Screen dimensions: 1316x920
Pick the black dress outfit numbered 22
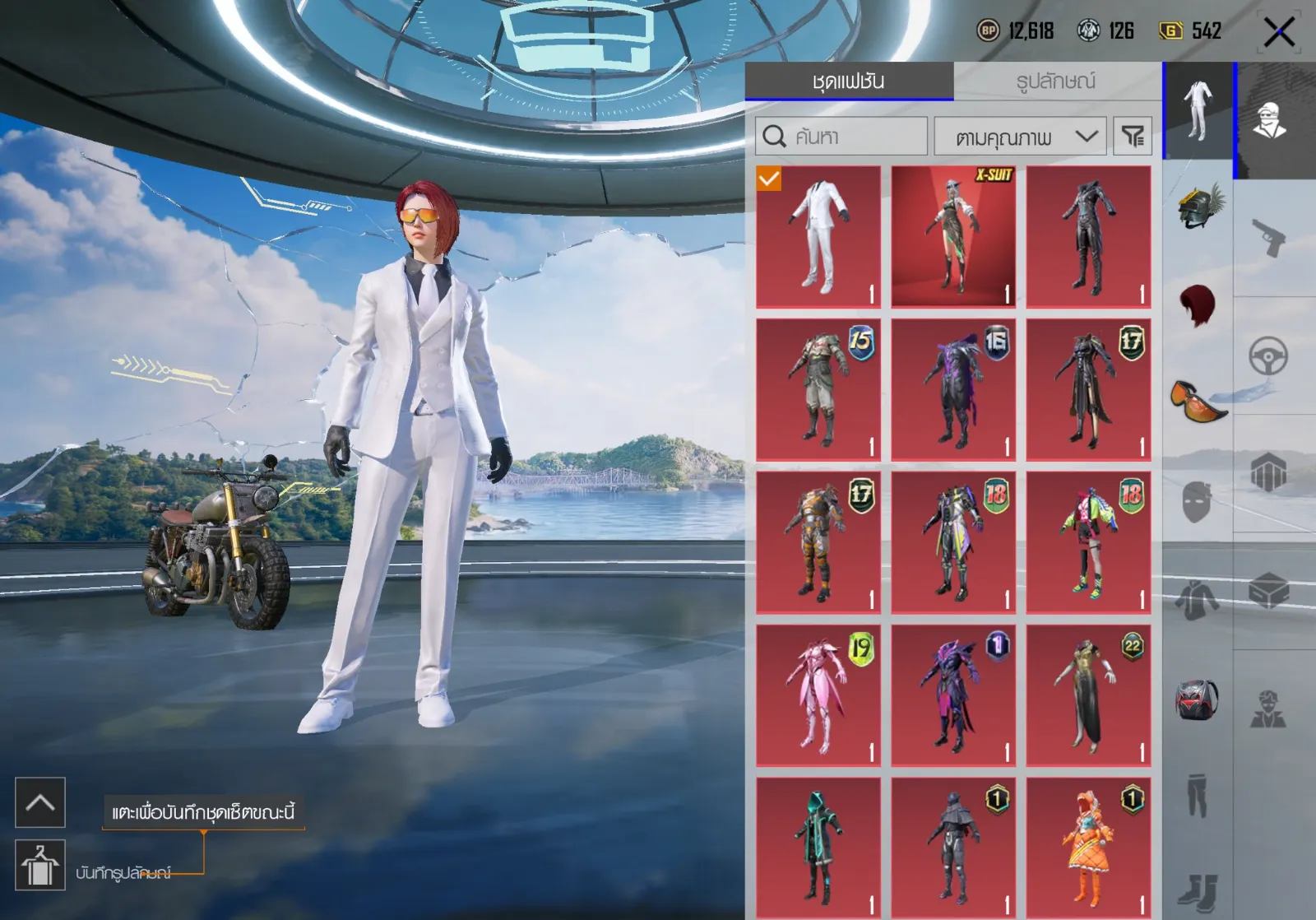1088,695
